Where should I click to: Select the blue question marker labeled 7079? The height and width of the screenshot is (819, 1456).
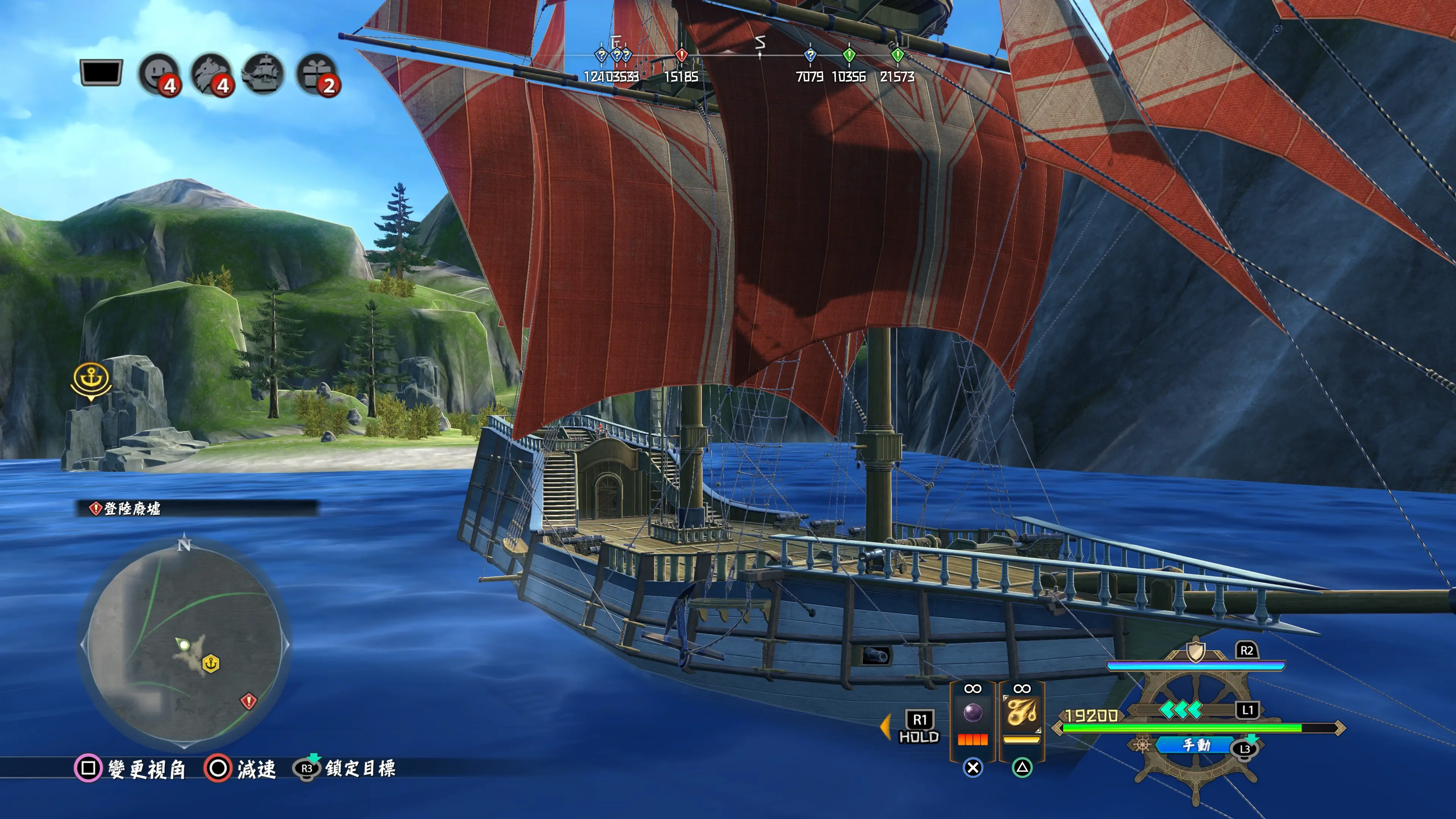810,55
